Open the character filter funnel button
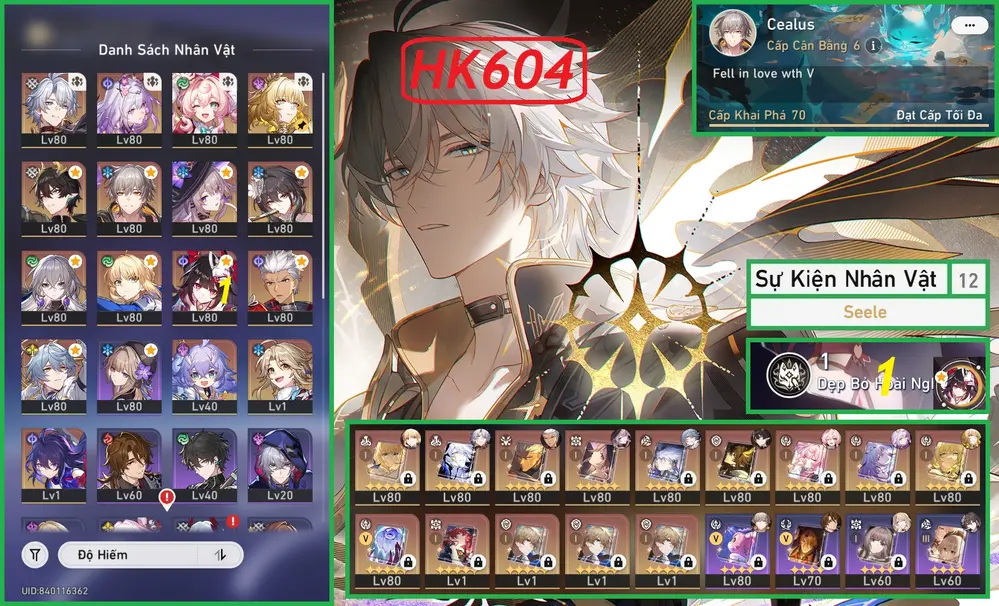 36,554
